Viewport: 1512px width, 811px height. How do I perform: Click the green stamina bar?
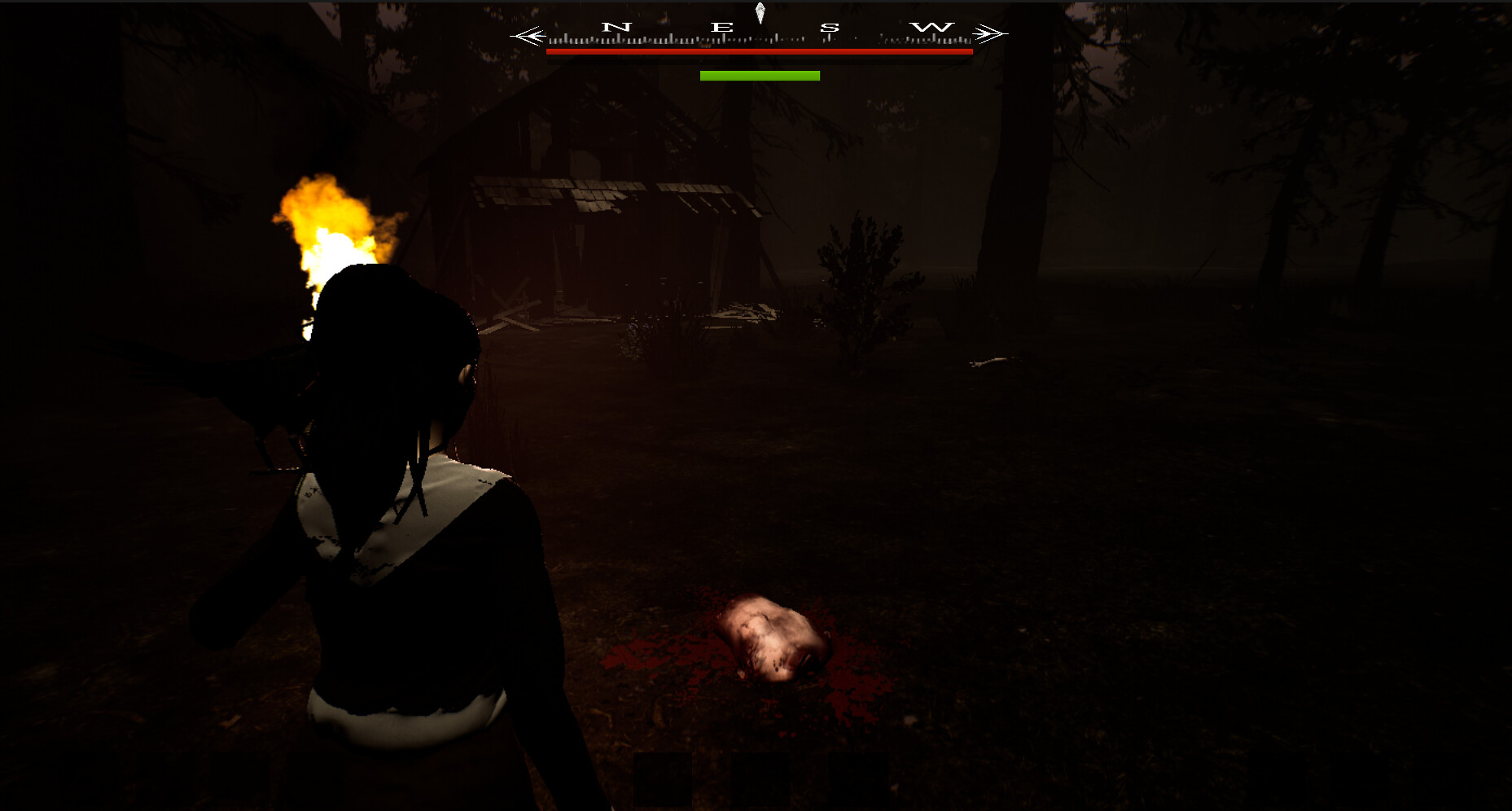point(759,76)
